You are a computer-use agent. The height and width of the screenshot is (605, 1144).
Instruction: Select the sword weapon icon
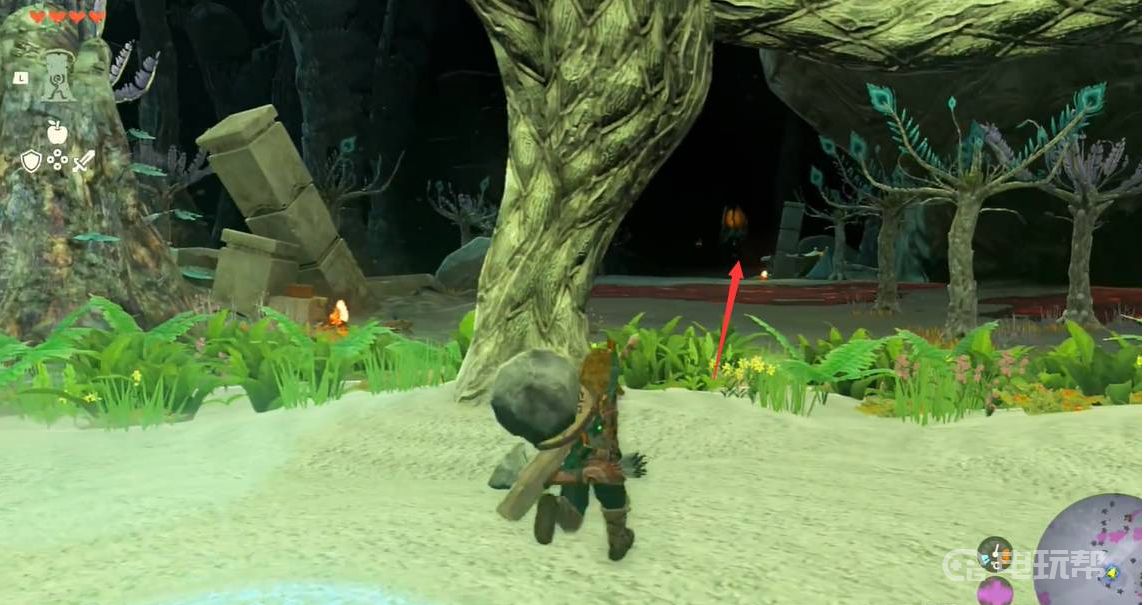[x=83, y=160]
